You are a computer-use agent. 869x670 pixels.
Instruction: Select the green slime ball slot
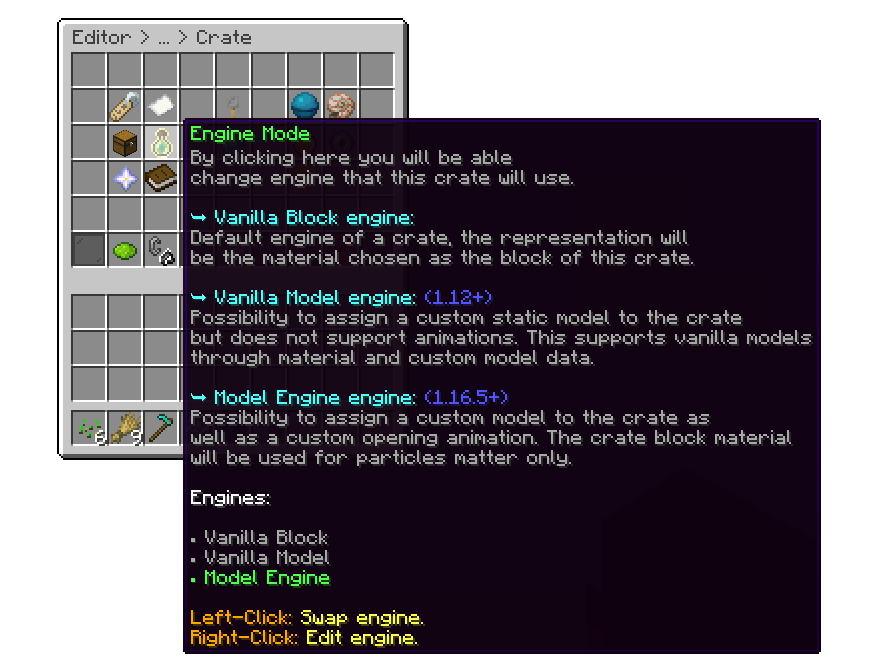(125, 250)
